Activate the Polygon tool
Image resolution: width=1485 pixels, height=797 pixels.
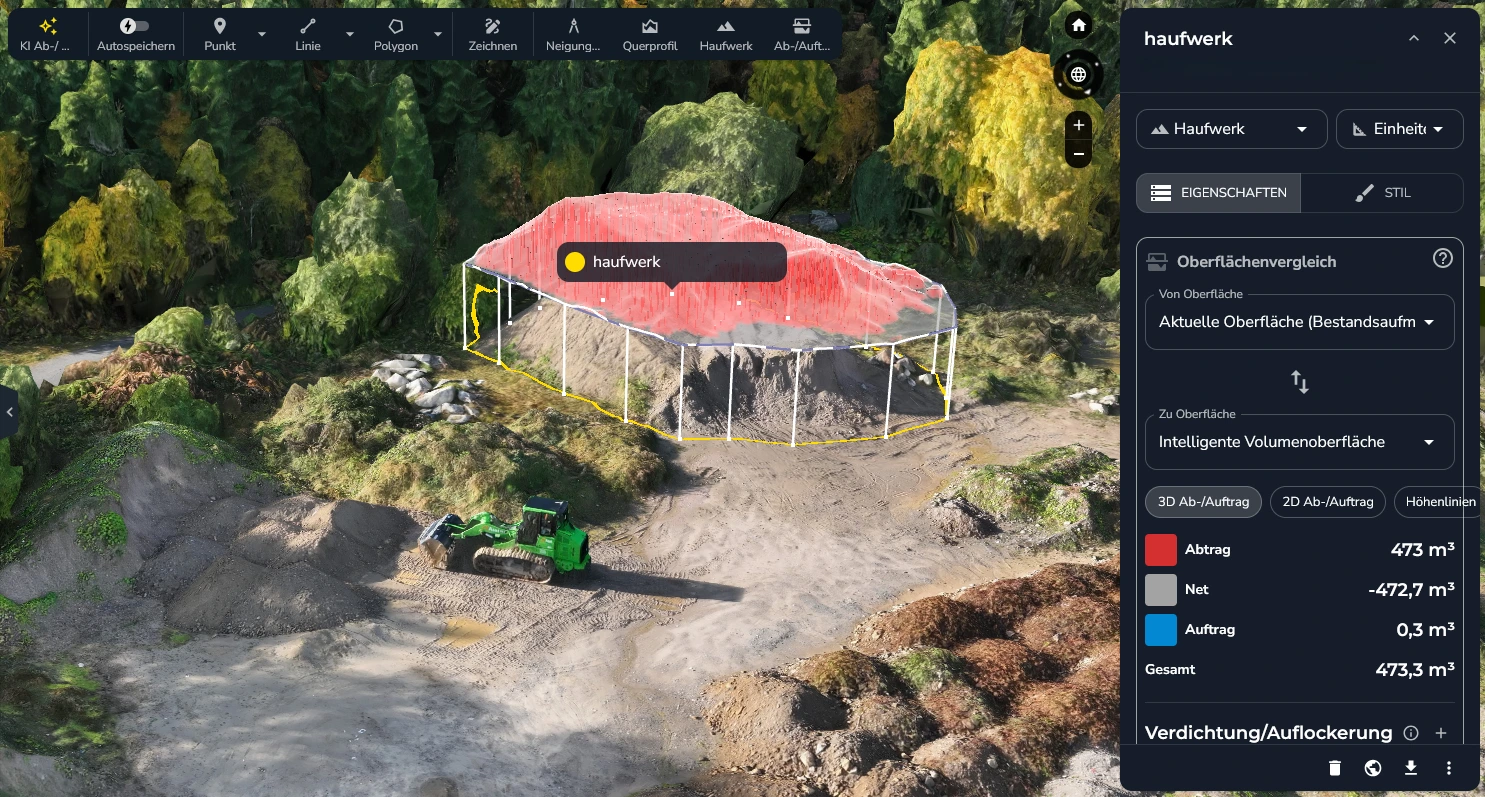click(396, 34)
